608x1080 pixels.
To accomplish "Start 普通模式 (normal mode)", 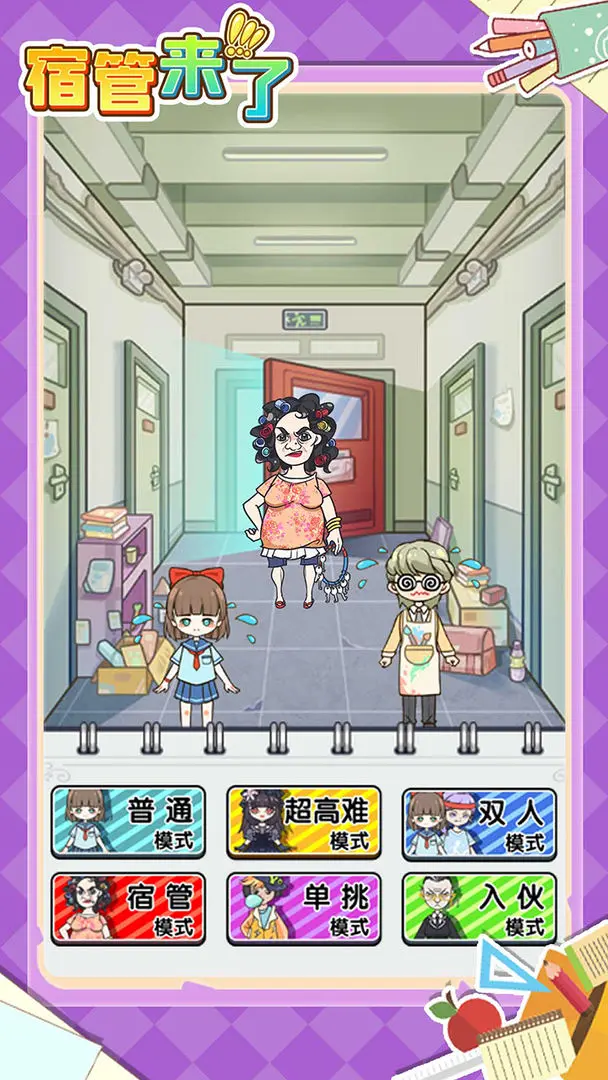I will (128, 822).
